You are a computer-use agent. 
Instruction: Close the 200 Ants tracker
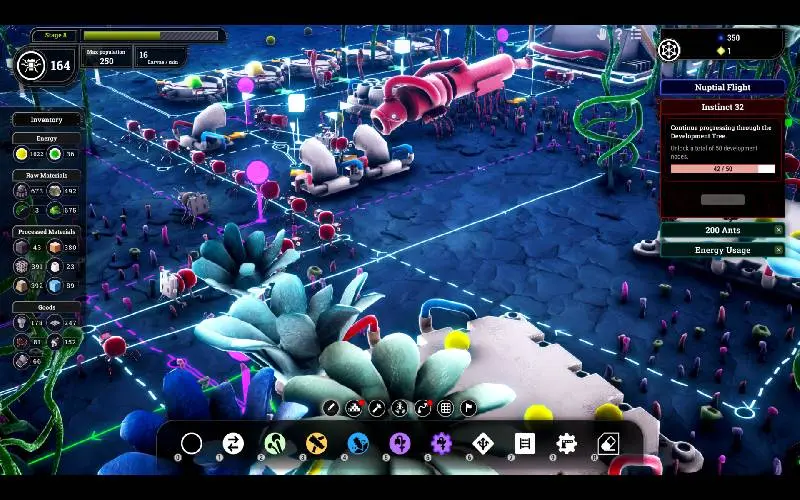point(779,230)
